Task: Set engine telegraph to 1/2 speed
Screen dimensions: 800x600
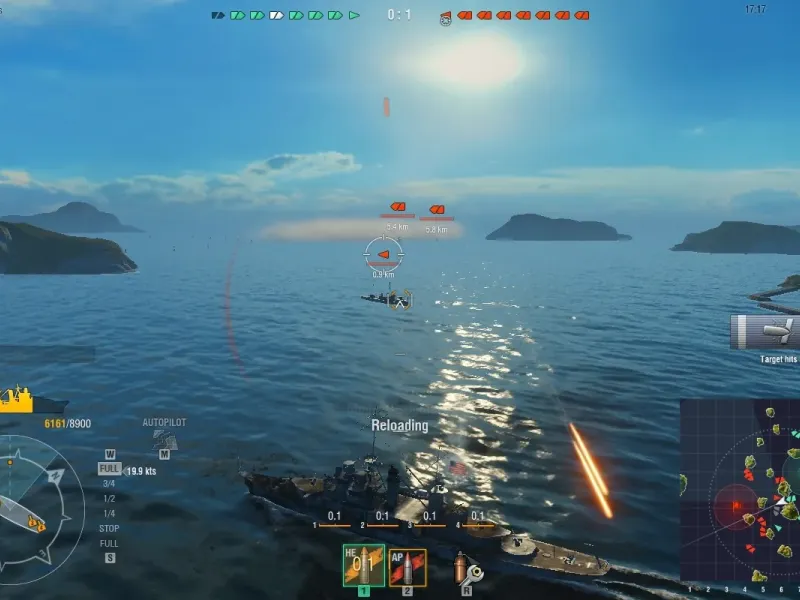Action: [109, 498]
